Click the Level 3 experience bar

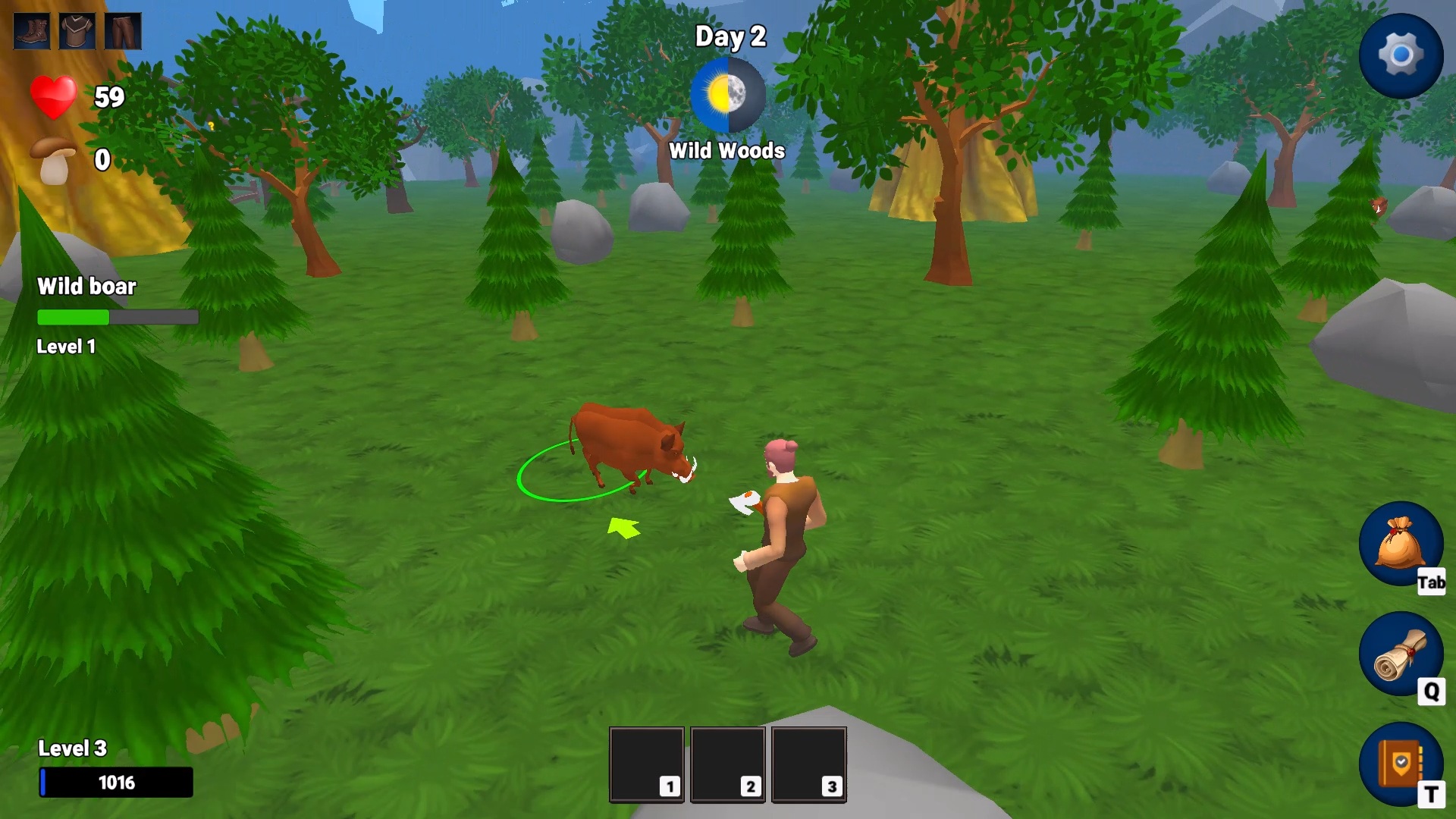(115, 783)
